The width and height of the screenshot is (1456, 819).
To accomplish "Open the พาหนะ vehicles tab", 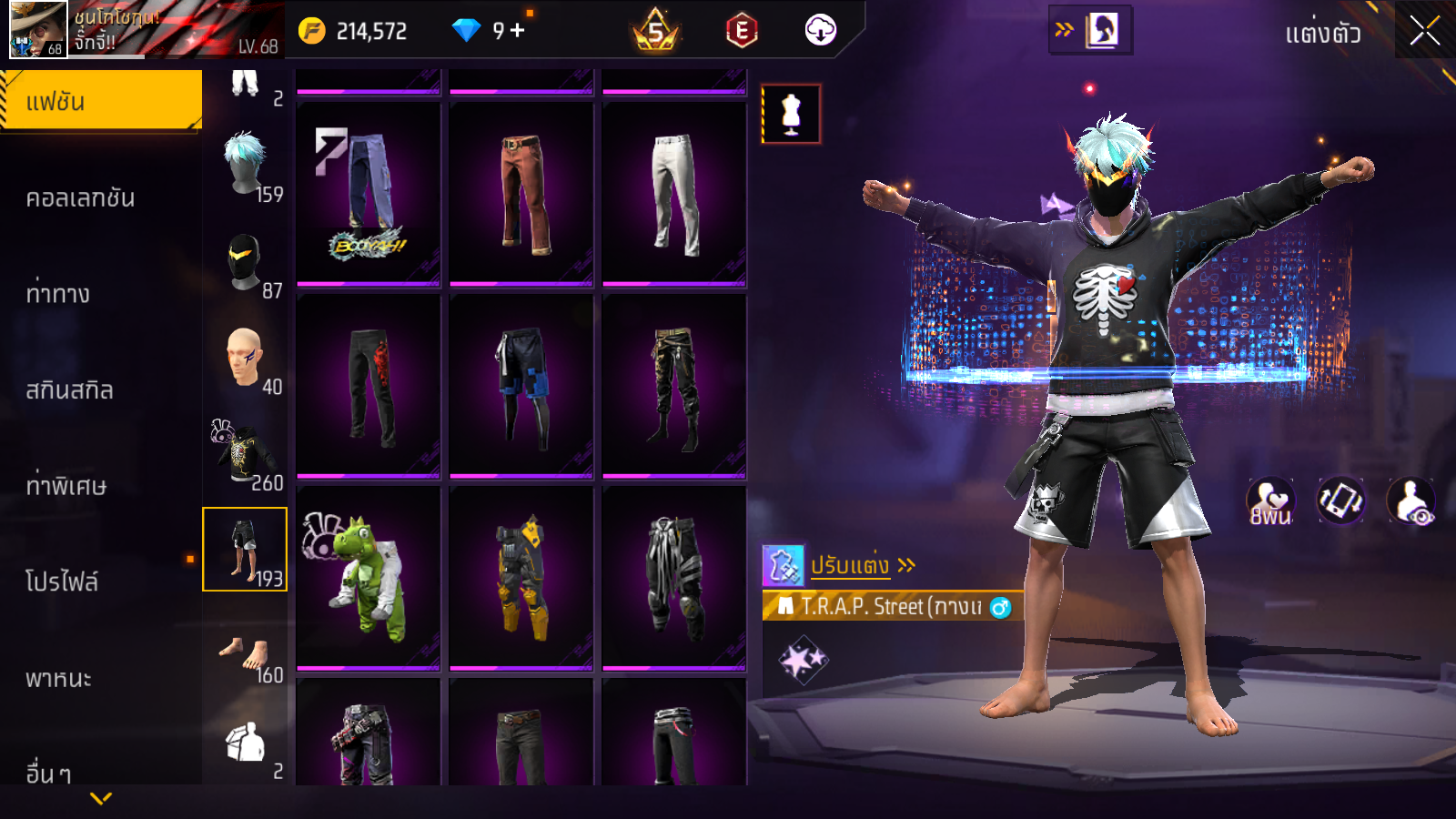I will coord(58,678).
